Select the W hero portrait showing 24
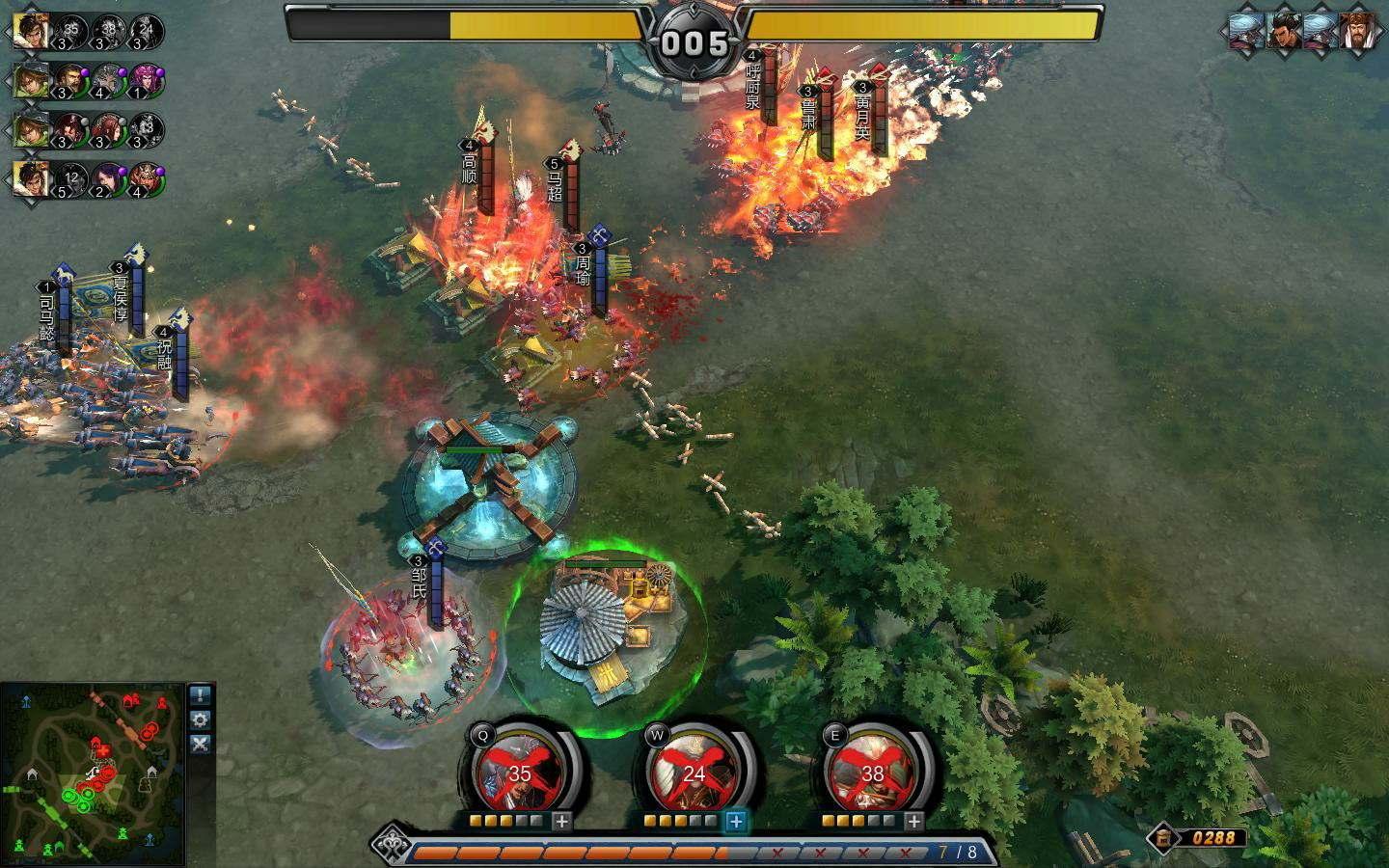This screenshot has height=868, width=1389. tap(693, 773)
